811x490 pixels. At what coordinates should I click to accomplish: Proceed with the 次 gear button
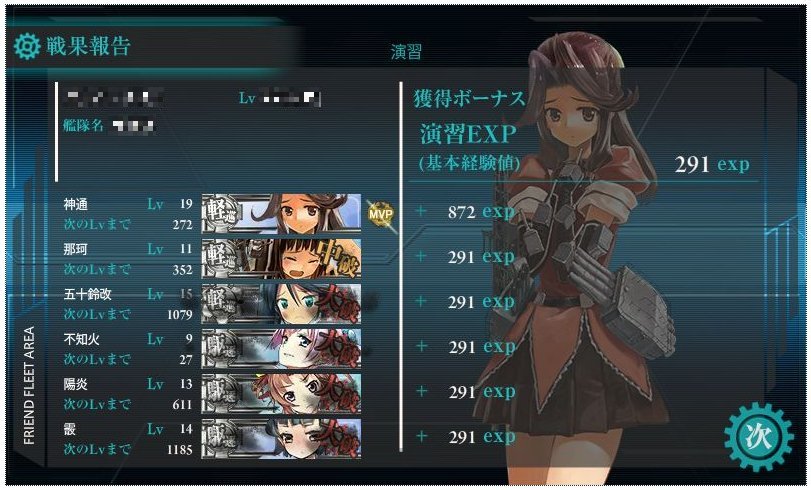[755, 435]
